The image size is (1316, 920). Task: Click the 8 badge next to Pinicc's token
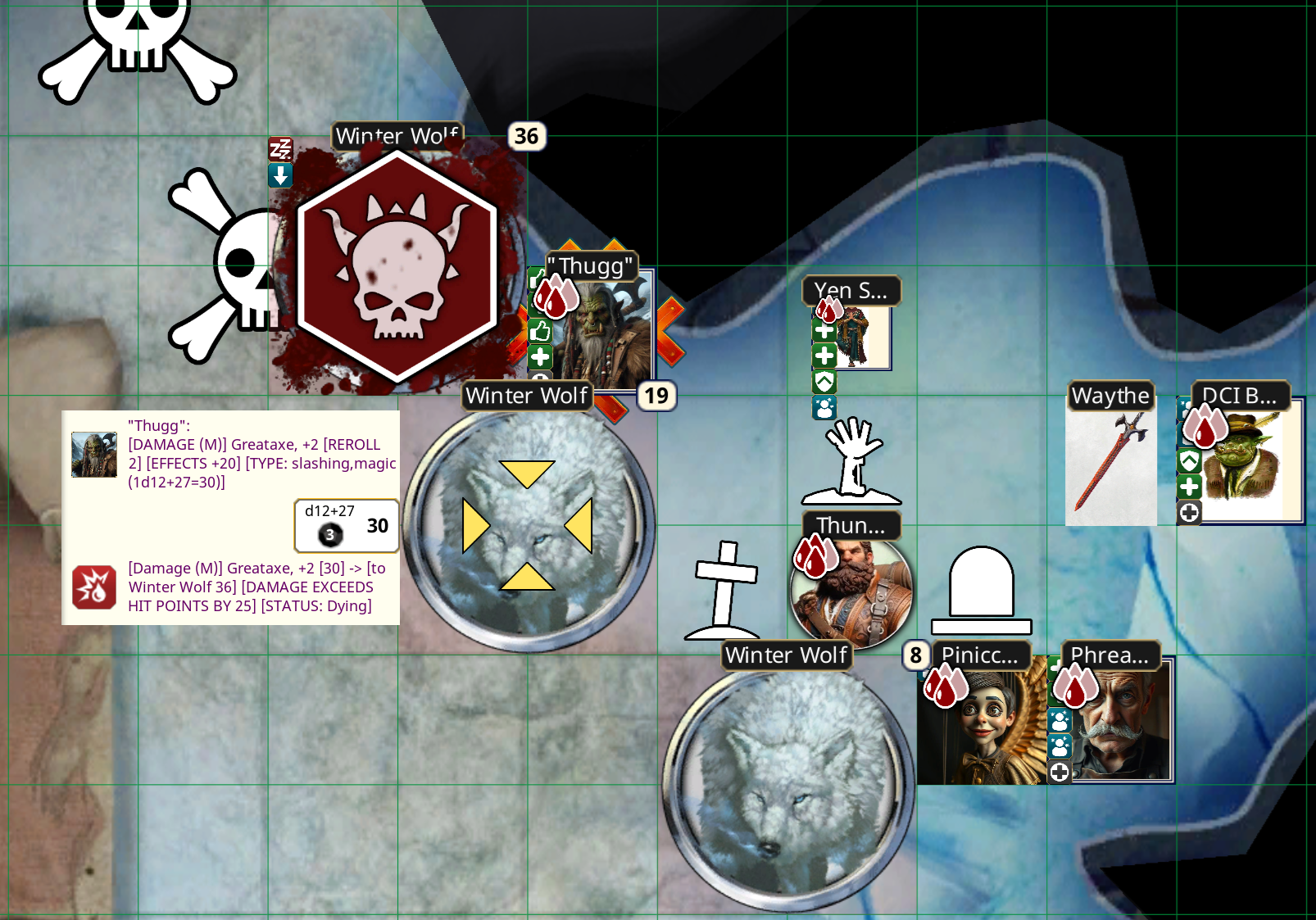[x=915, y=655]
